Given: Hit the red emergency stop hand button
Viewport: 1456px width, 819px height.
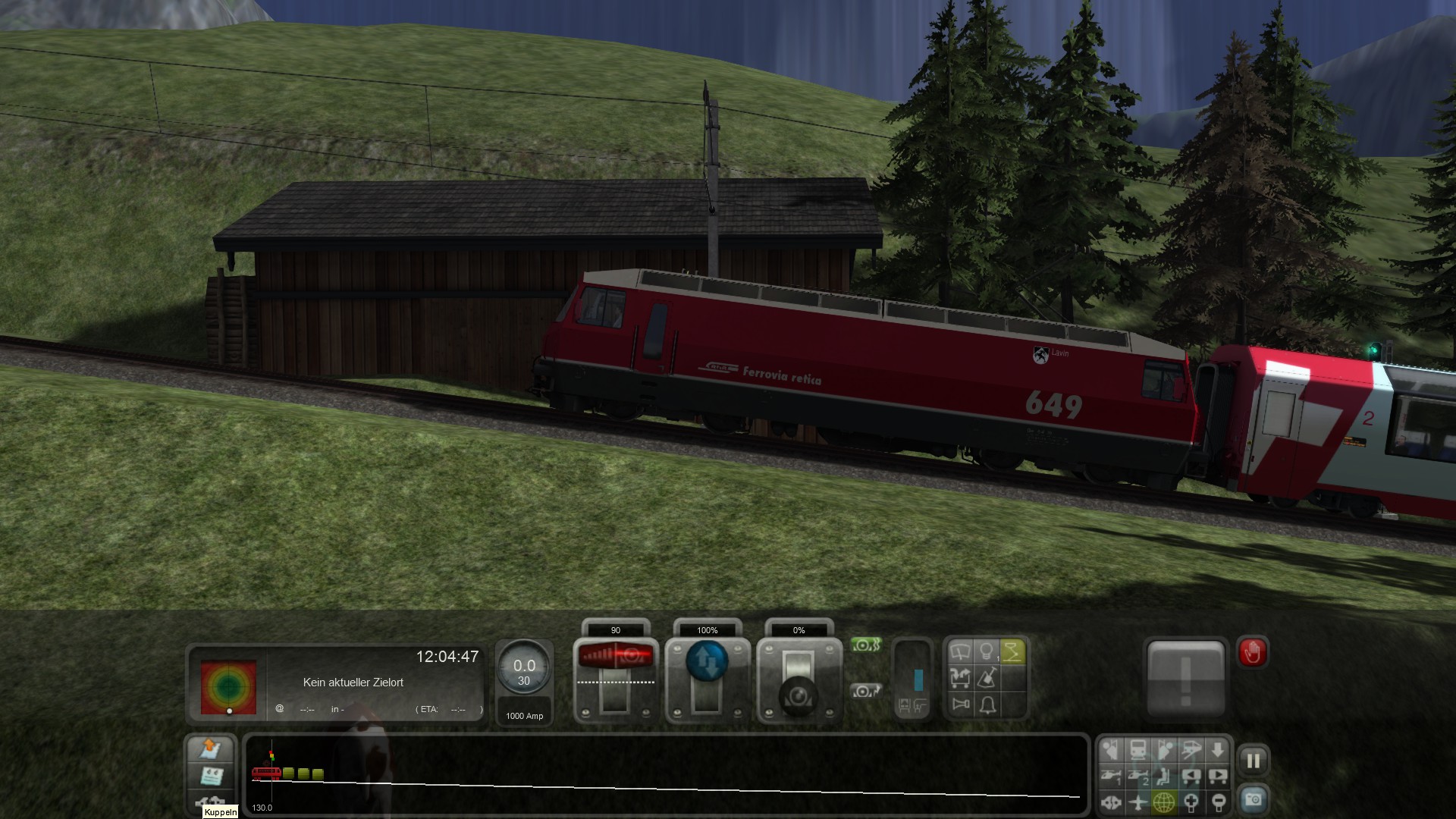Looking at the screenshot, I should coord(1252,652).
